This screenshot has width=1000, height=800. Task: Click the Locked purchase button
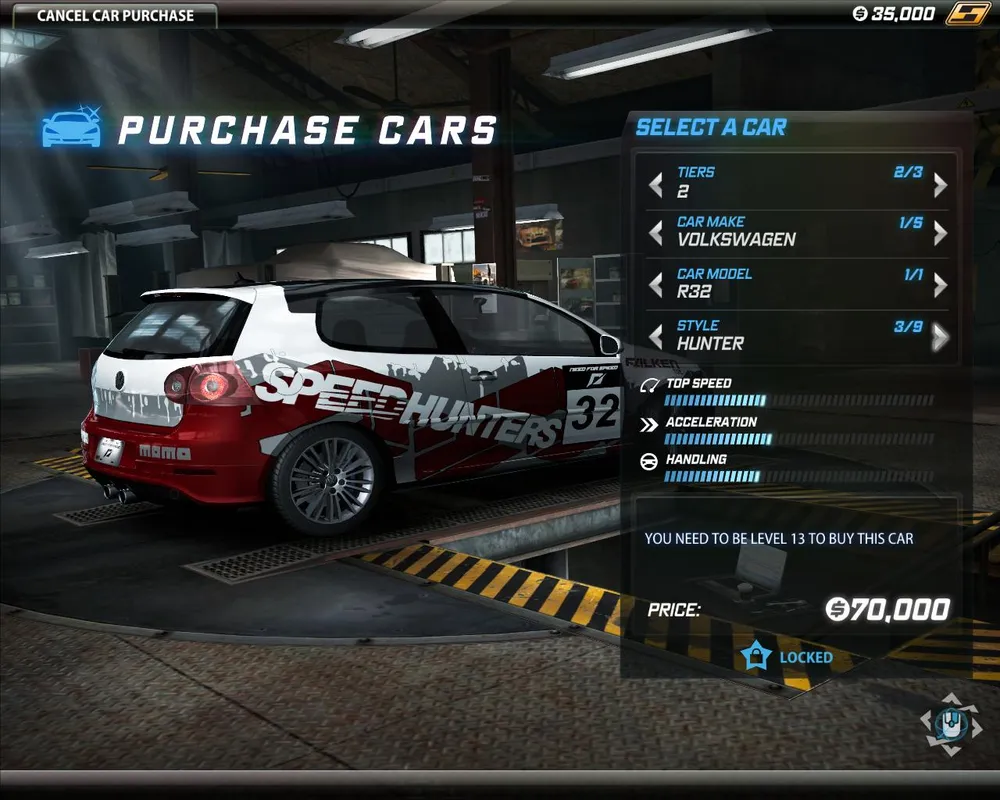[787, 657]
